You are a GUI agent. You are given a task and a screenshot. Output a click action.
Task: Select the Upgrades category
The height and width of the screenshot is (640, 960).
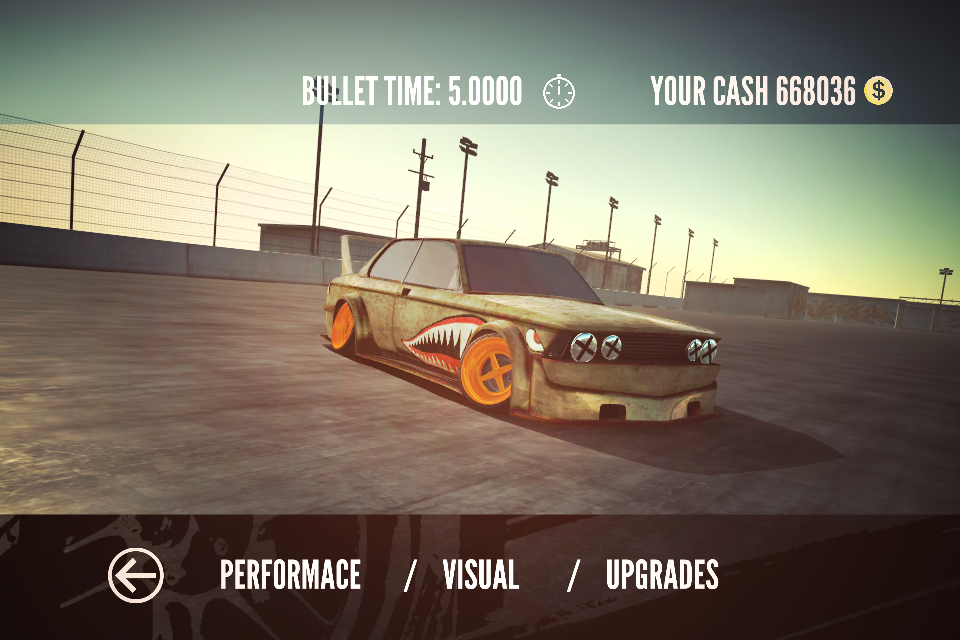click(x=662, y=576)
